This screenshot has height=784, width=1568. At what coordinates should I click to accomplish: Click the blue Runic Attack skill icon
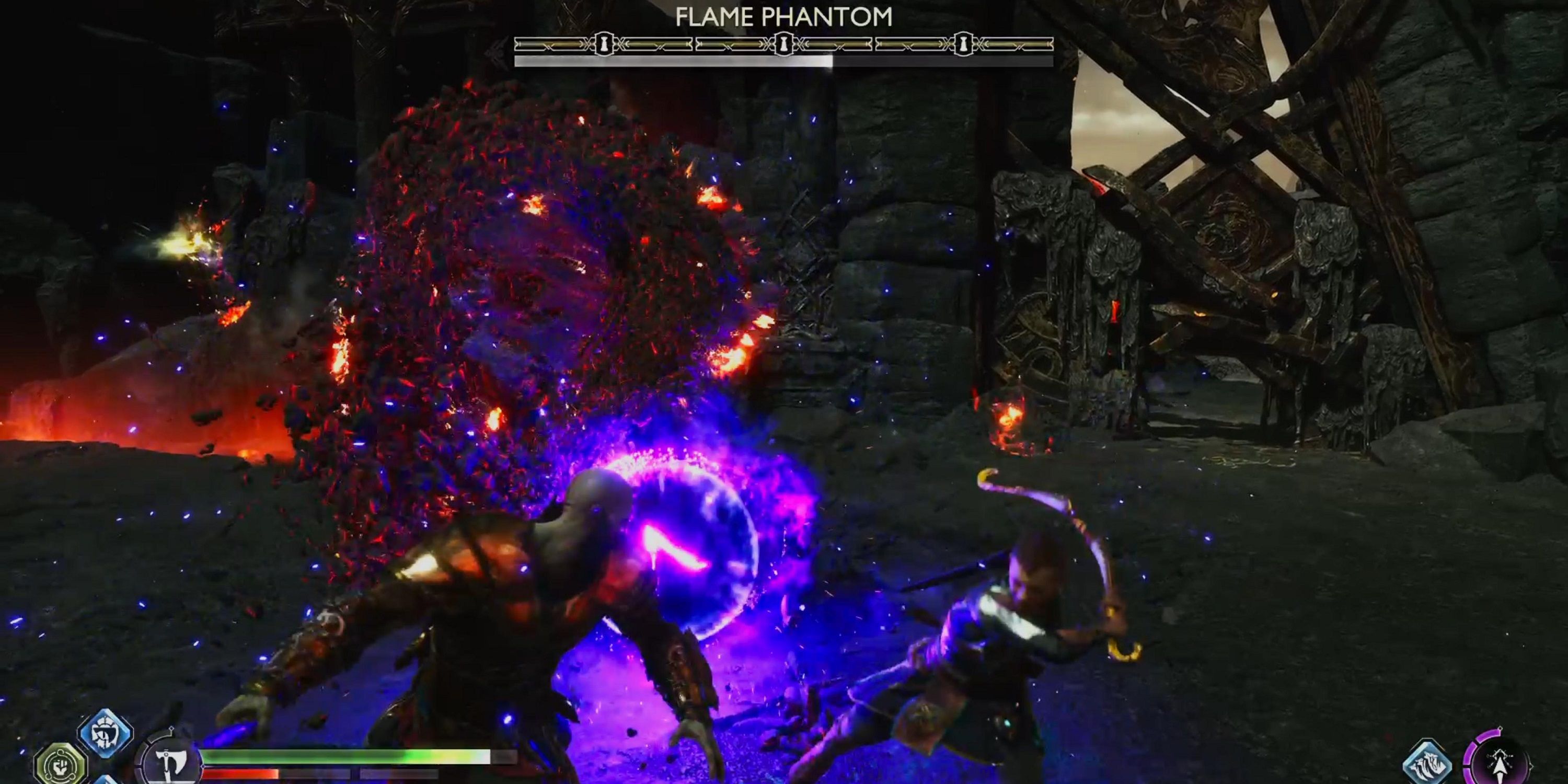(107, 734)
